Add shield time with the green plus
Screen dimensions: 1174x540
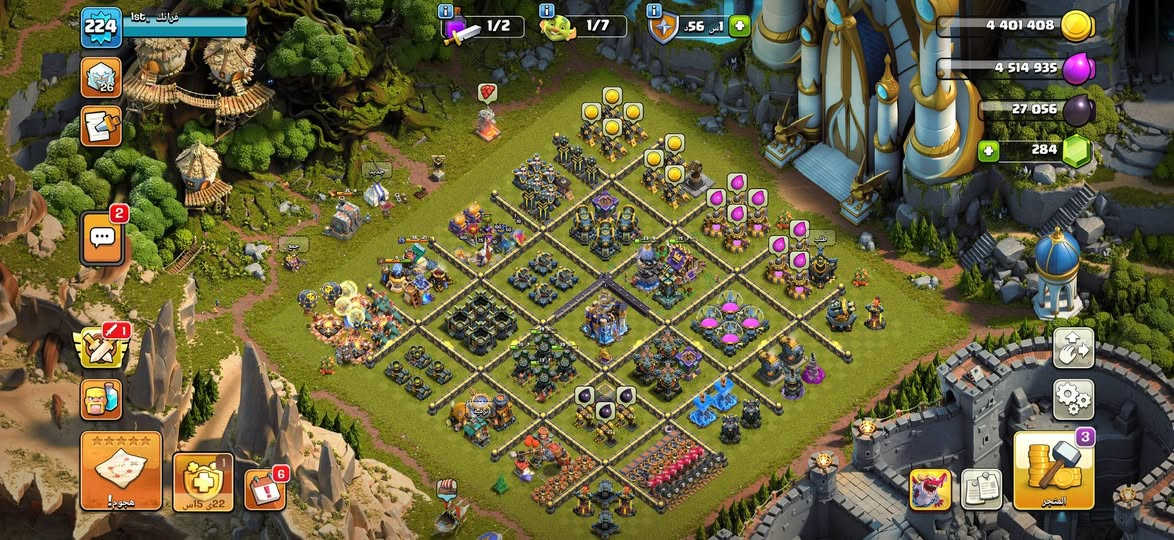739,27
